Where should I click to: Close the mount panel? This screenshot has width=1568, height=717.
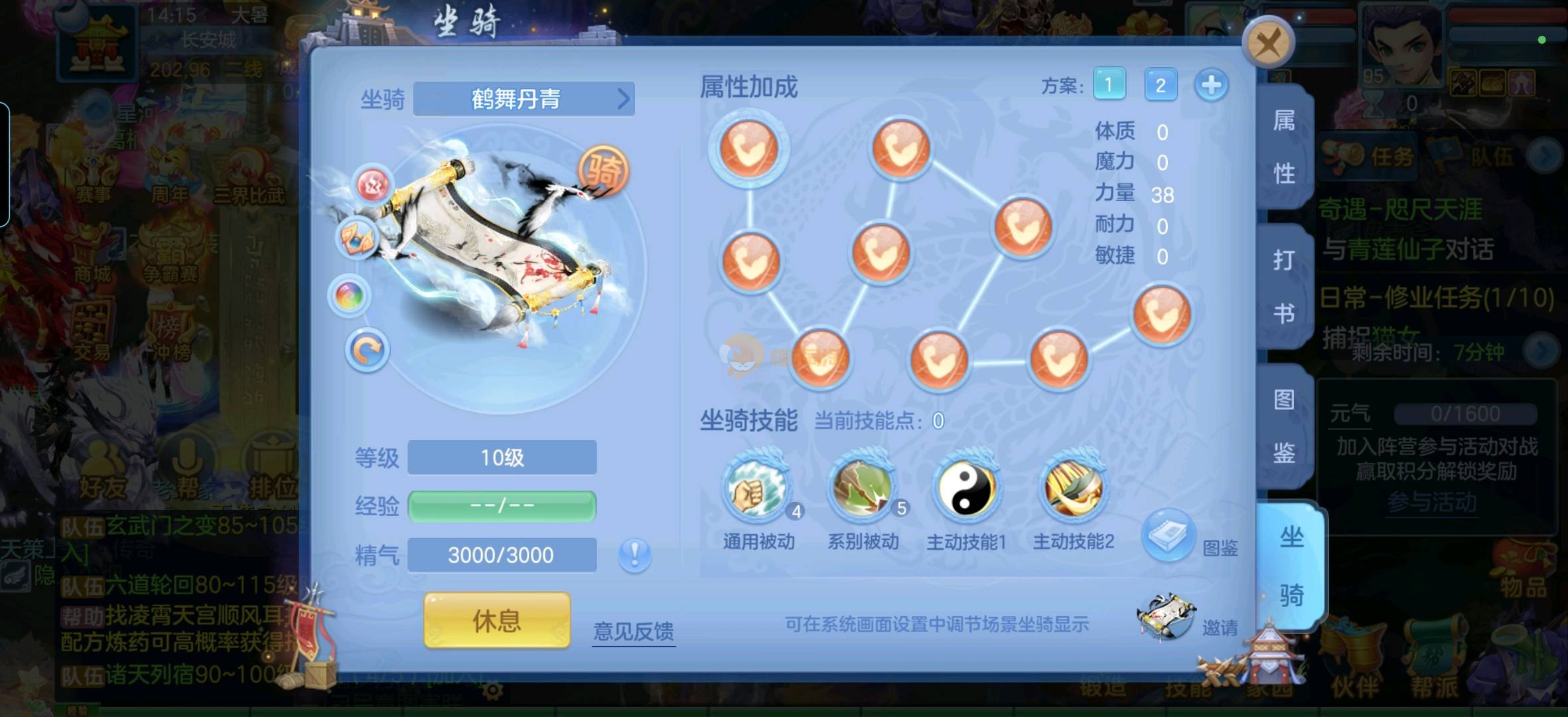pos(1268,42)
